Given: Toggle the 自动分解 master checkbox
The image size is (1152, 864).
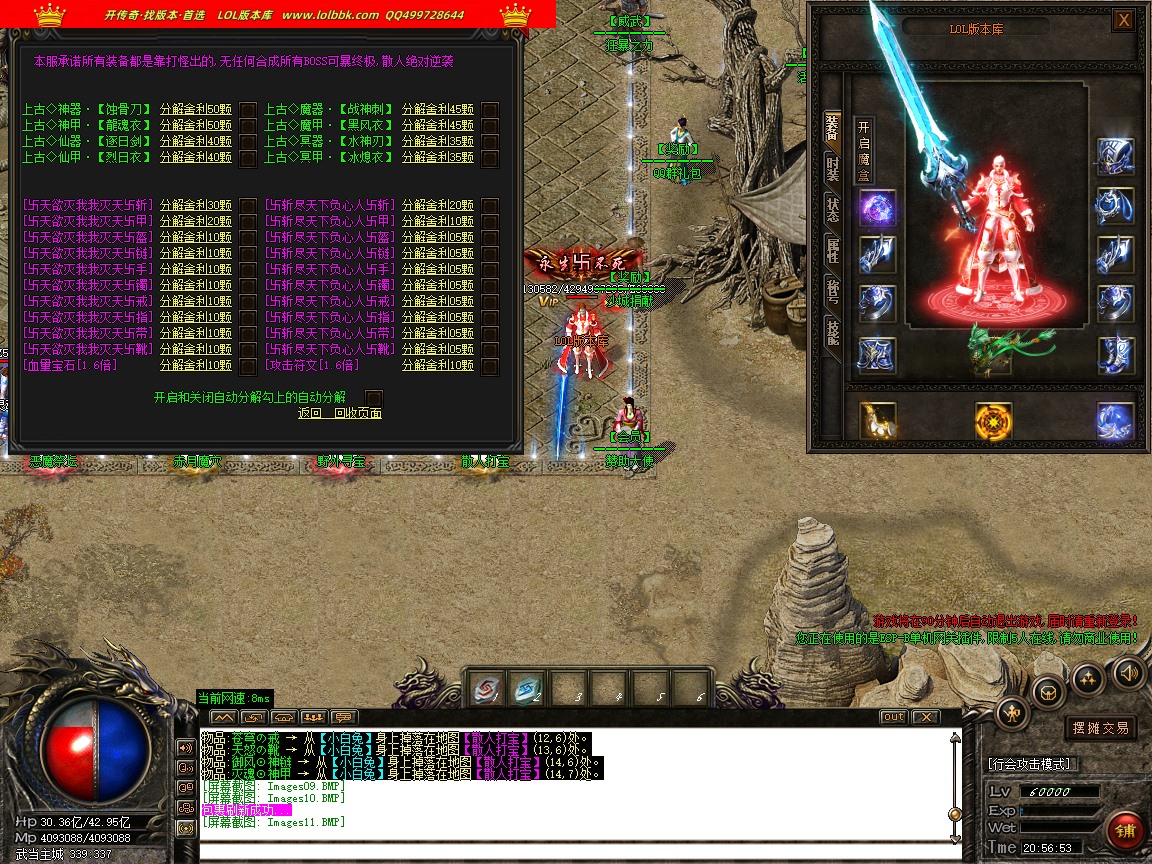Looking at the screenshot, I should pyautogui.click(x=374, y=397).
